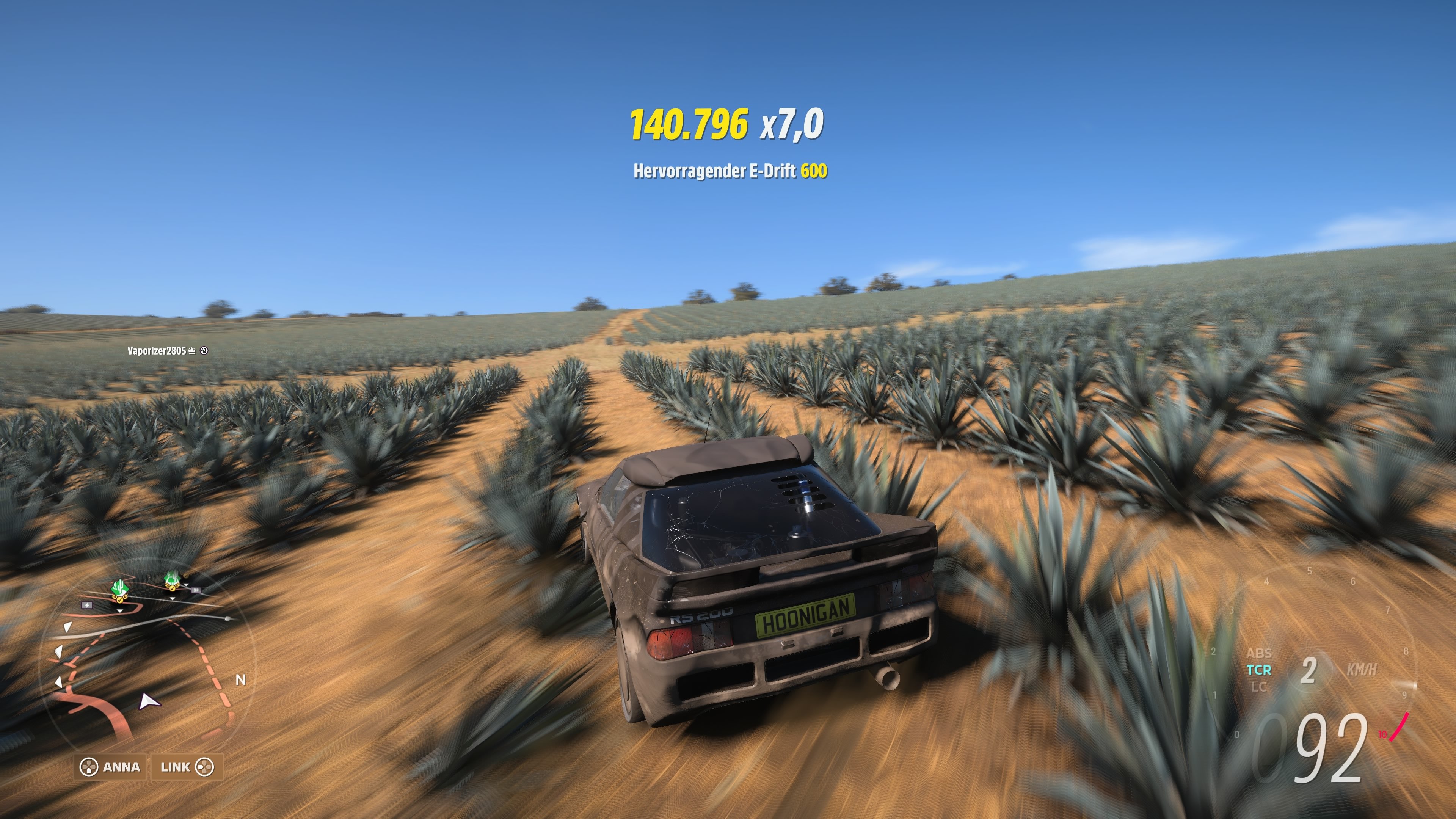
Task: Activate the LINK social feature
Action: [x=176, y=767]
